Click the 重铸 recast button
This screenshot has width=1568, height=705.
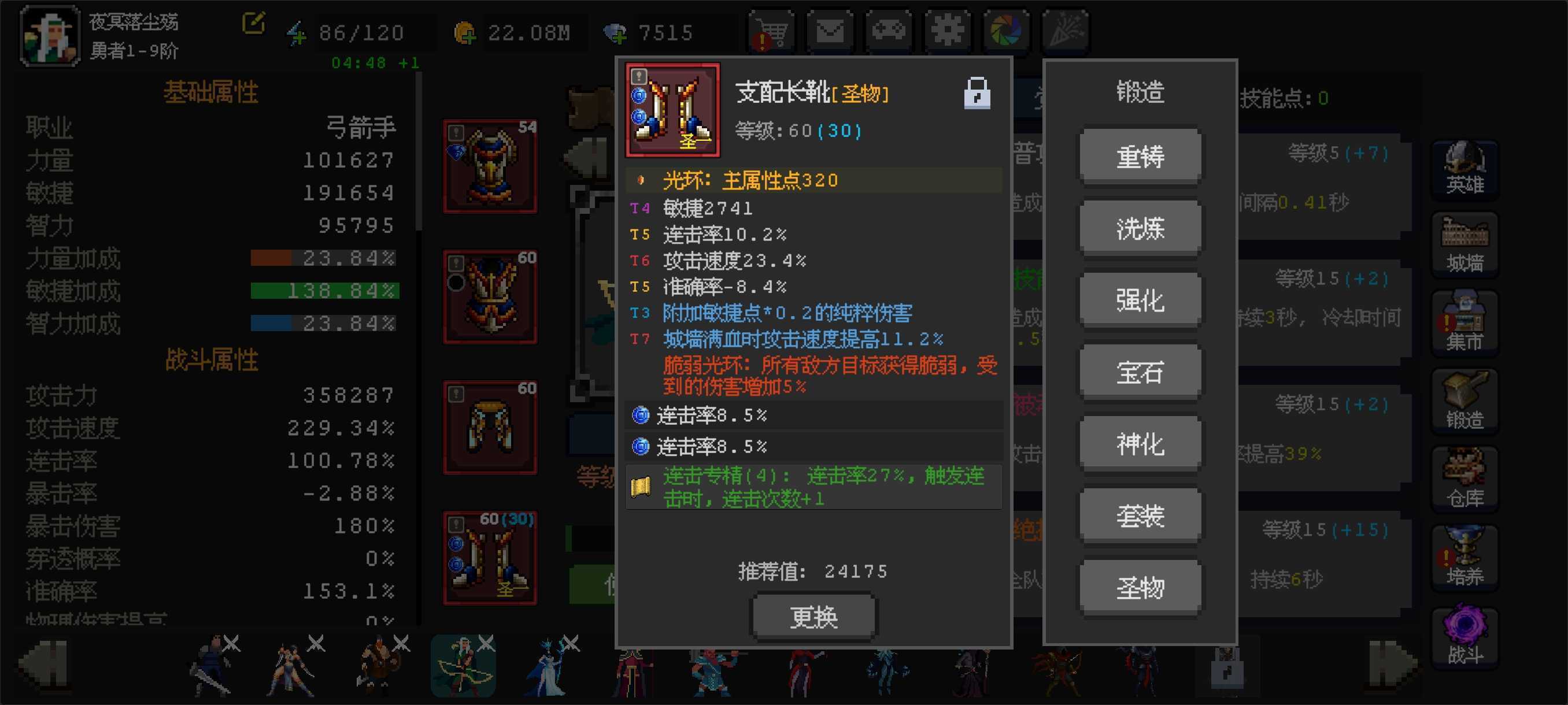[x=1140, y=157]
